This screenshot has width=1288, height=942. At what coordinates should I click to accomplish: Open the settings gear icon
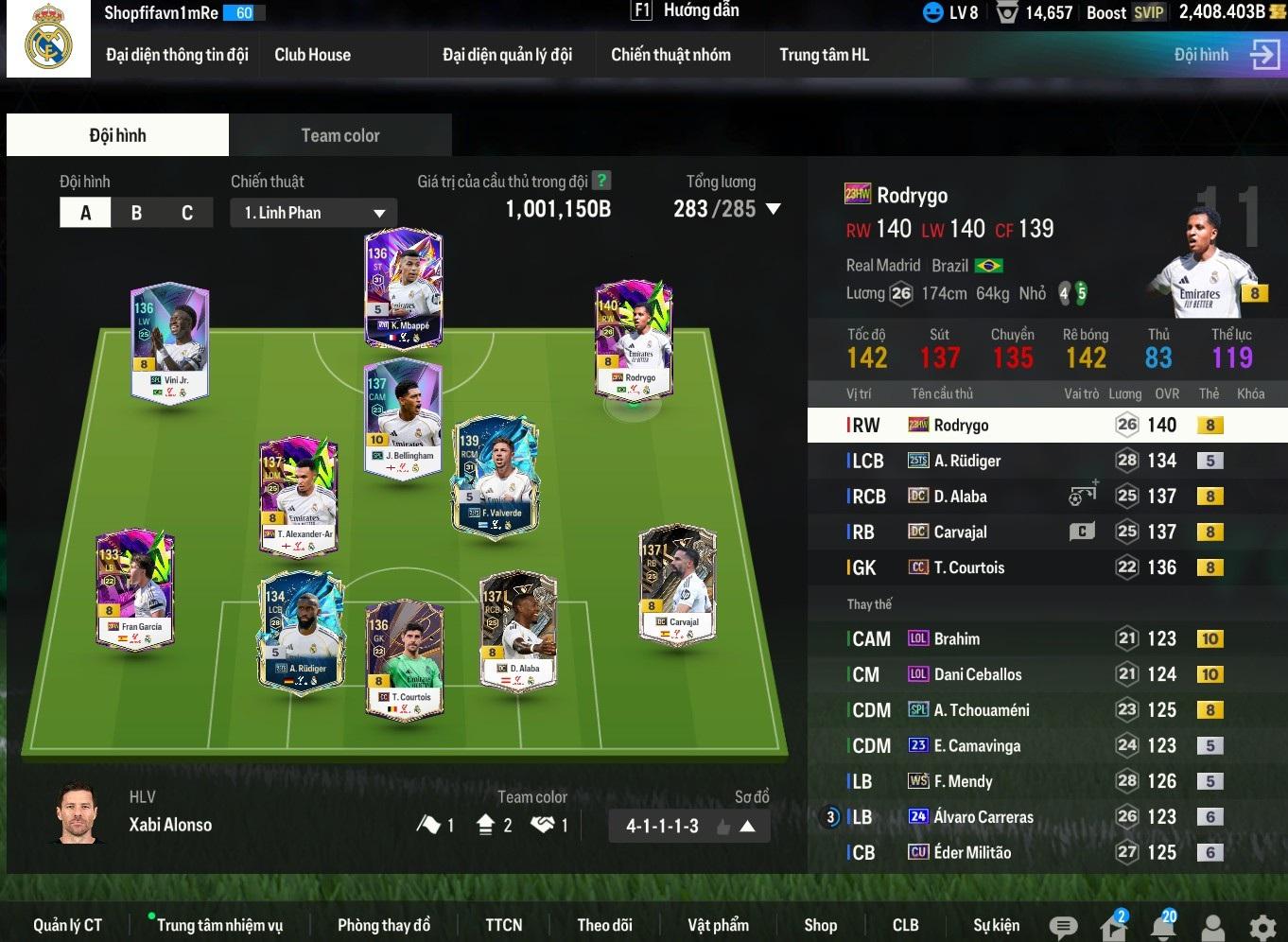1262,927
